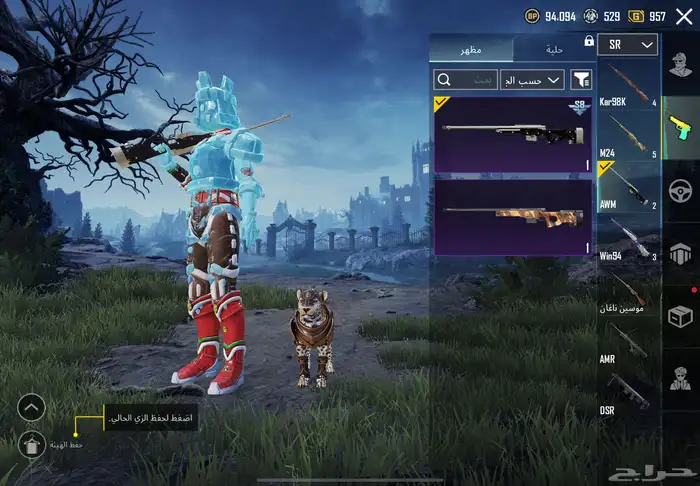Open the skin filter button

tap(581, 78)
